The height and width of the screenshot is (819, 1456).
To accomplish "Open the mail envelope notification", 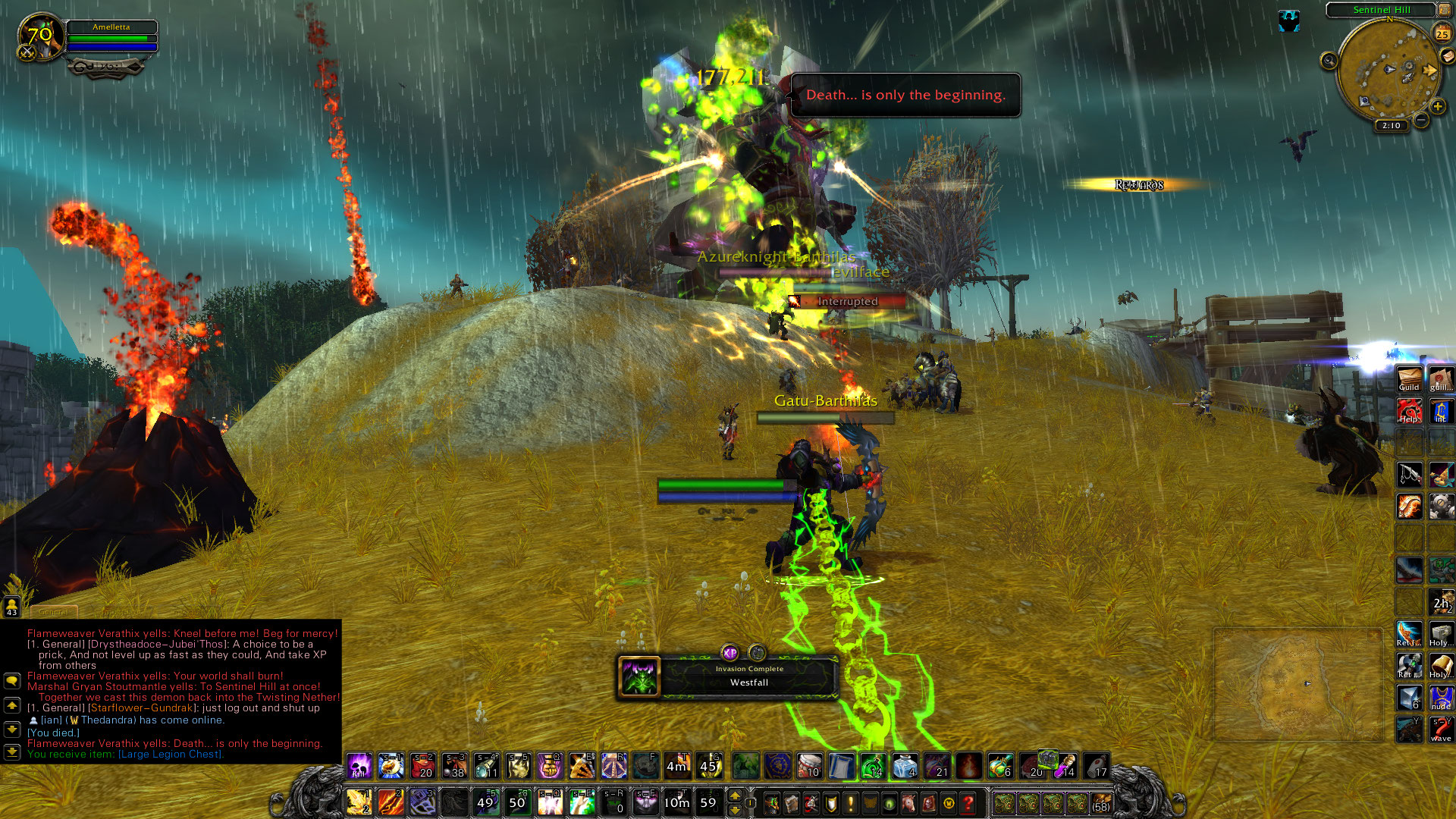I will [x=1447, y=56].
